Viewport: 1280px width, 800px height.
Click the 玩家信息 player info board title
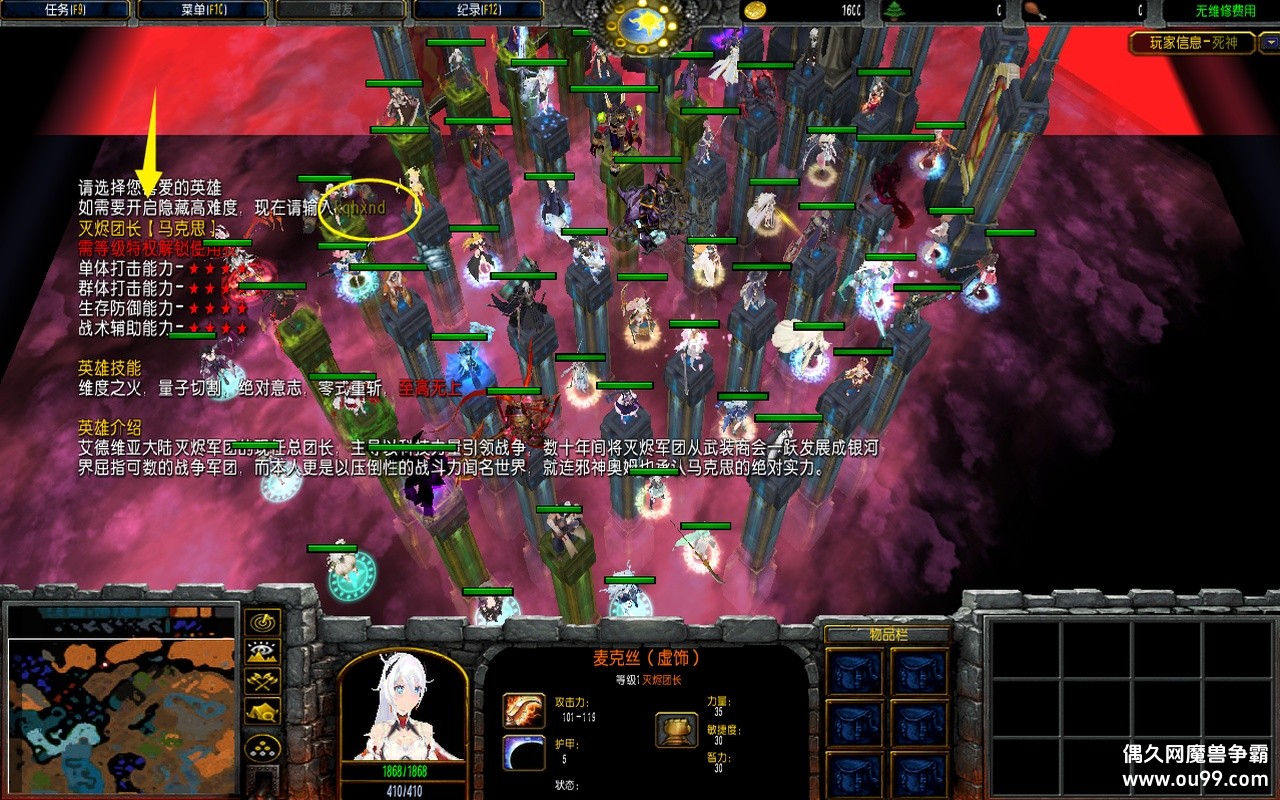pos(1191,43)
